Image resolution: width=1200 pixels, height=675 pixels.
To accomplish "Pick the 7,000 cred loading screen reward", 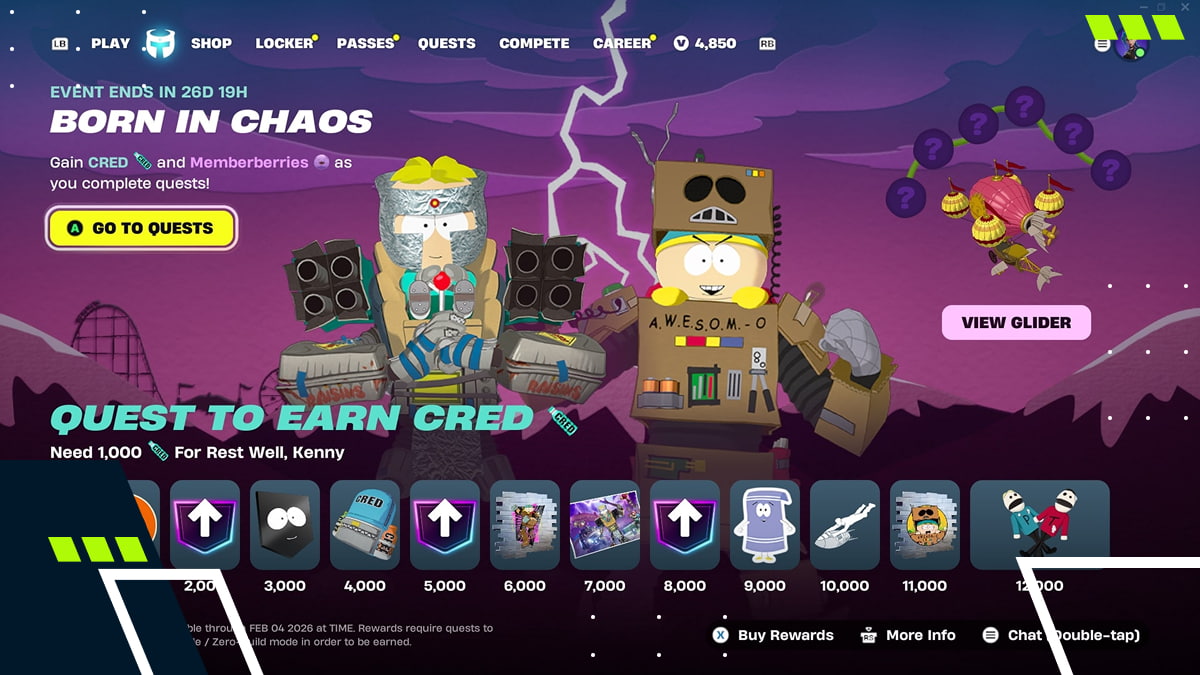I will pos(605,525).
